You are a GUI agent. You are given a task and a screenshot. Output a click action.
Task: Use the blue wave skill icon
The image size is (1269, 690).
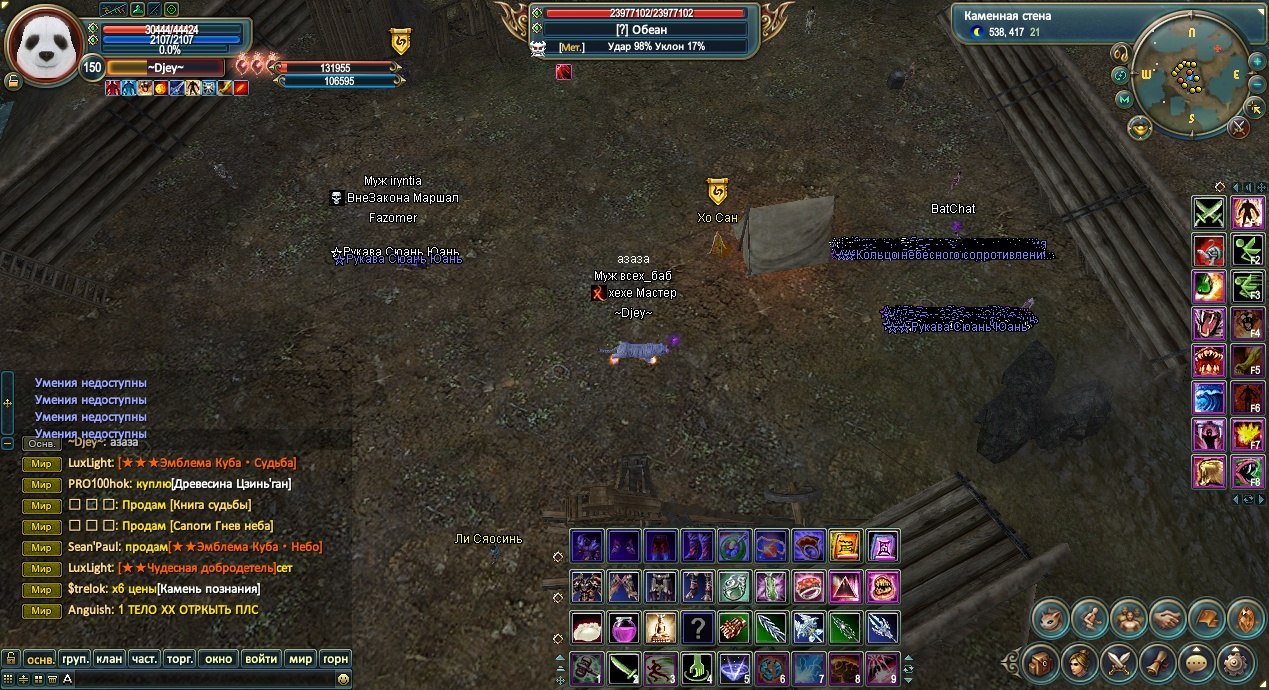[1209, 397]
